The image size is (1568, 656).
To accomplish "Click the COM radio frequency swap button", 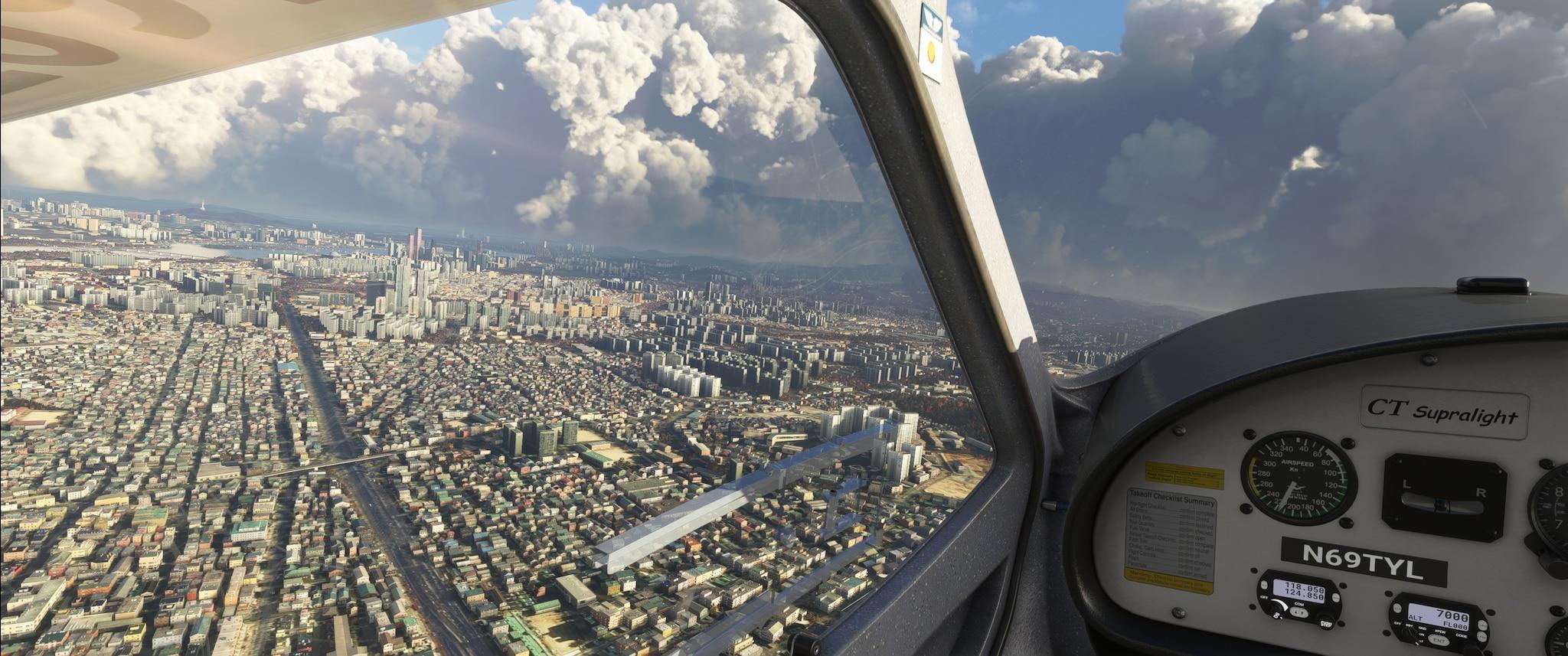I will [x=1299, y=613].
